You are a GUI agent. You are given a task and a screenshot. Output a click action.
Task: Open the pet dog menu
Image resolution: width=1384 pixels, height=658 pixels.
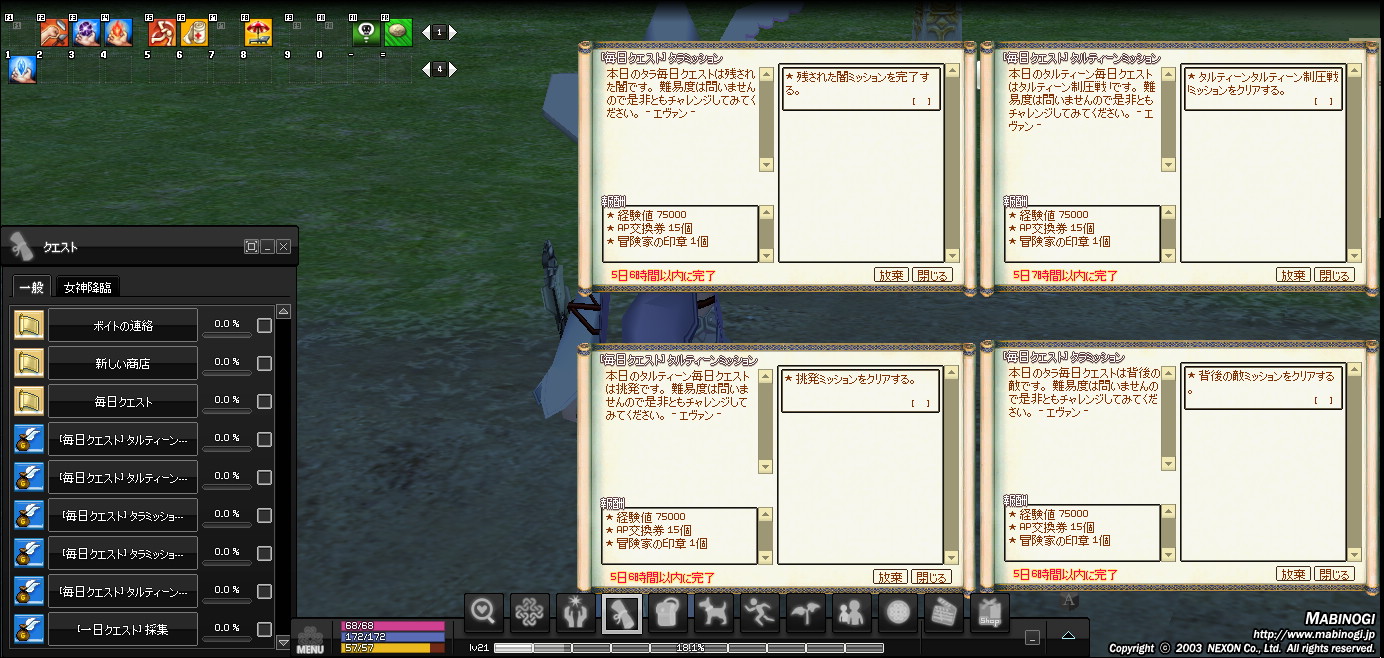[x=713, y=612]
